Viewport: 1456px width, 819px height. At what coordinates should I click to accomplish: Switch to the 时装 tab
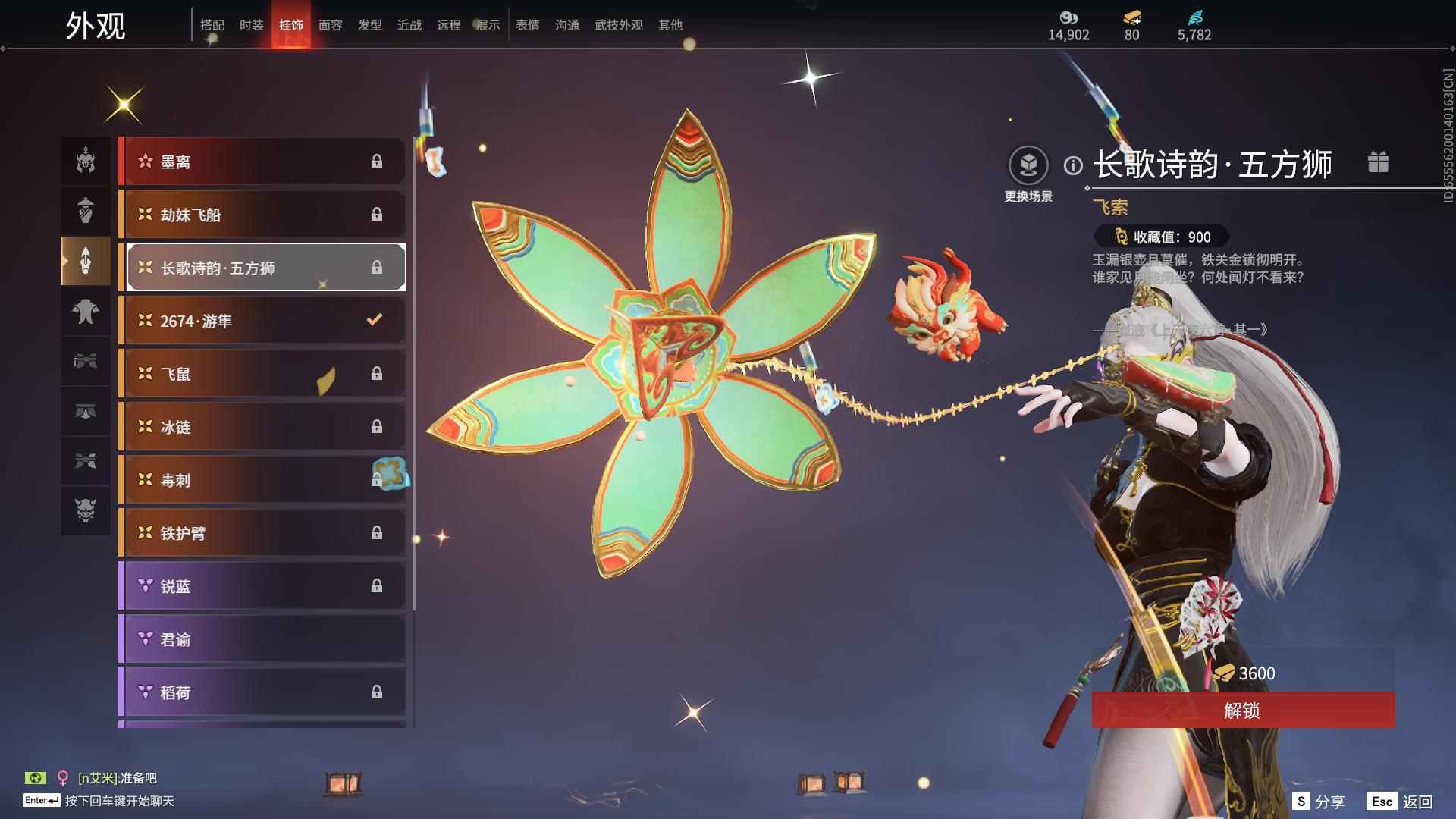pos(251,25)
